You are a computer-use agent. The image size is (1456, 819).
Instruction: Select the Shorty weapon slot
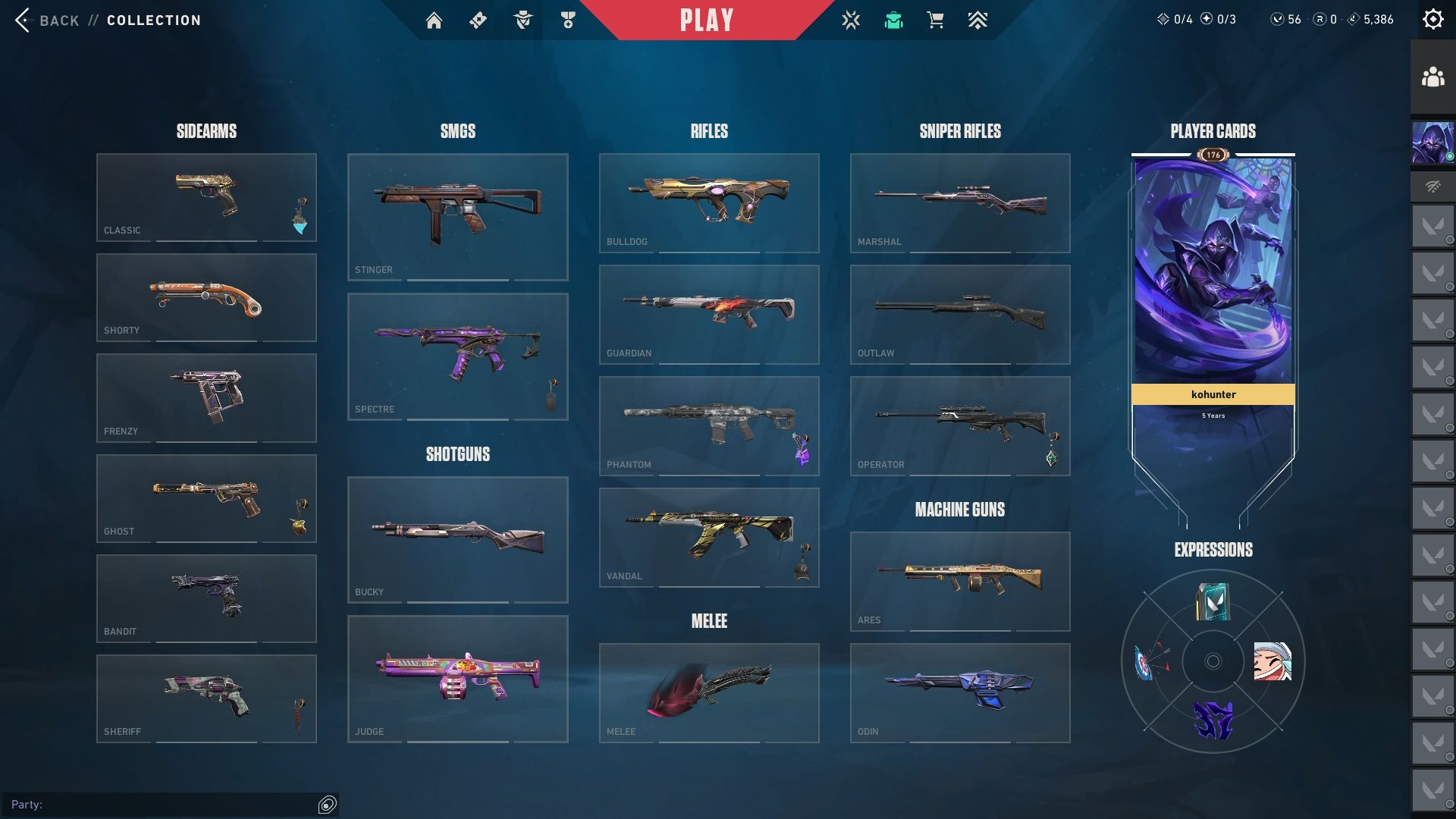[x=206, y=297]
